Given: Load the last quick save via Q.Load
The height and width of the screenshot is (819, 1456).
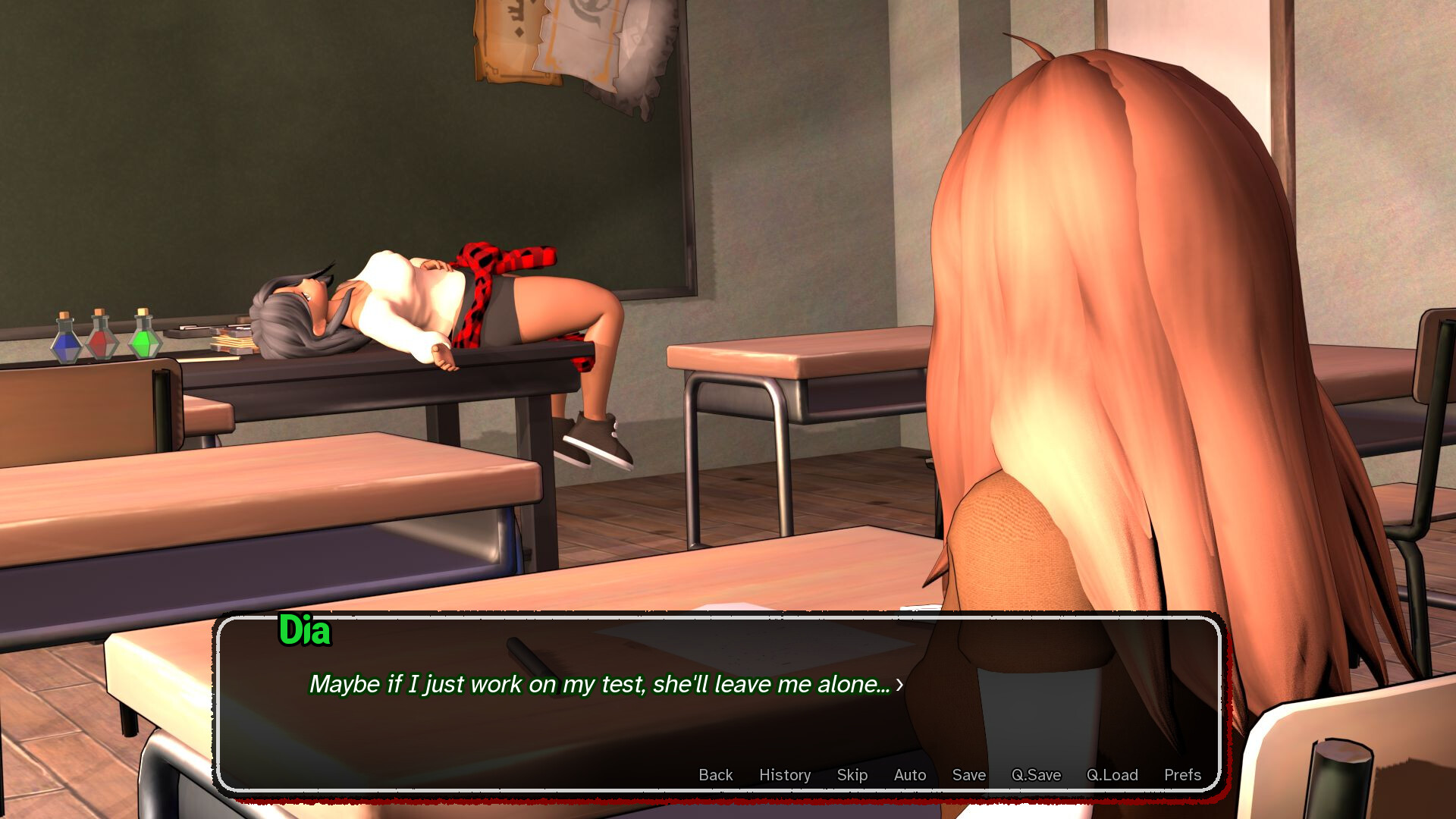Looking at the screenshot, I should (1111, 775).
